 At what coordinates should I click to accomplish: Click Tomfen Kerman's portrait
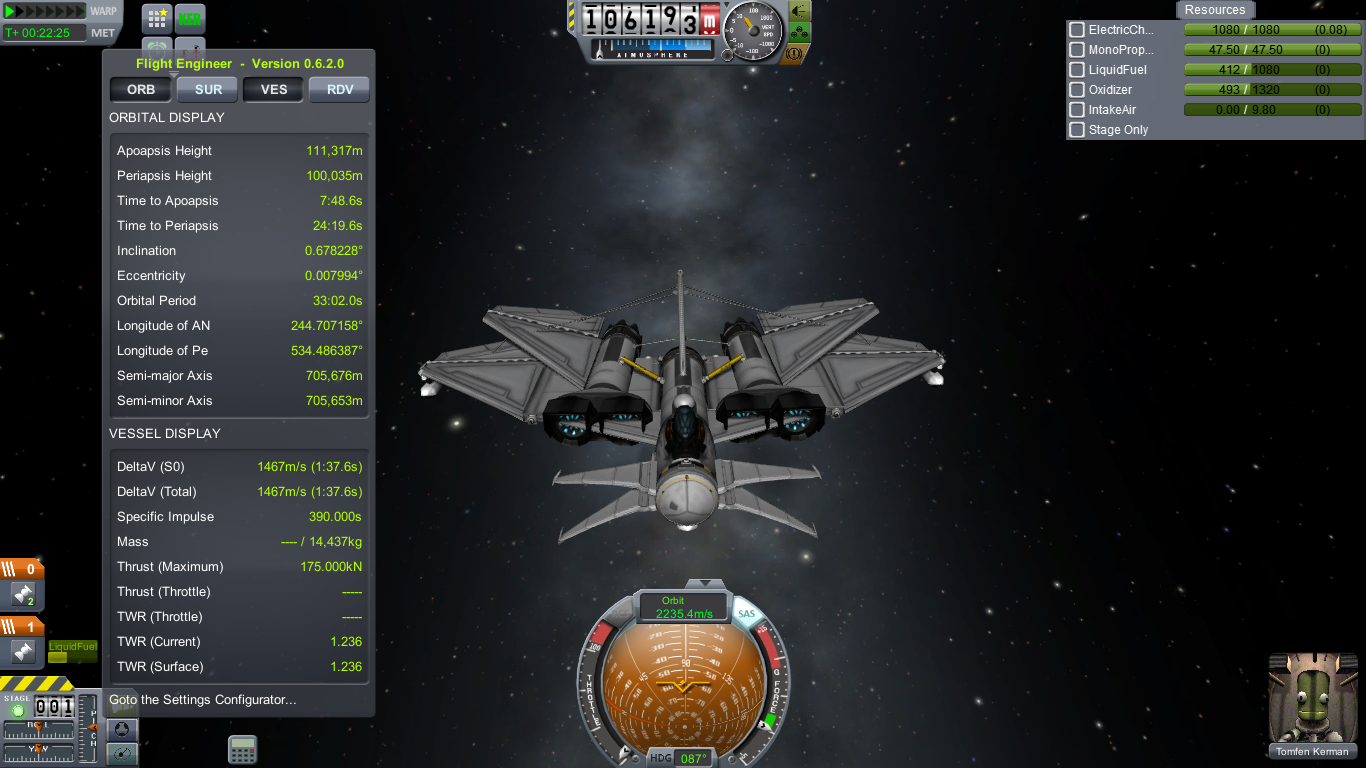click(1312, 697)
